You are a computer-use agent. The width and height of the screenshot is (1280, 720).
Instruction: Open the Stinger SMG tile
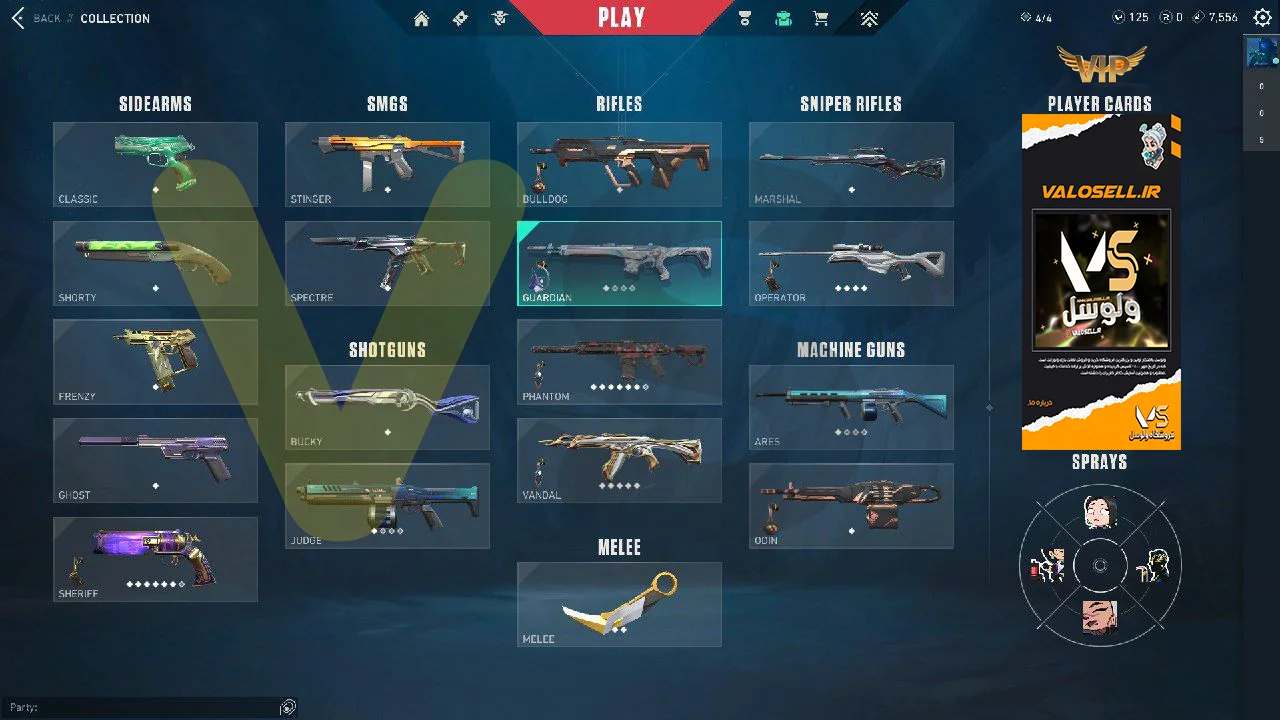[387, 164]
